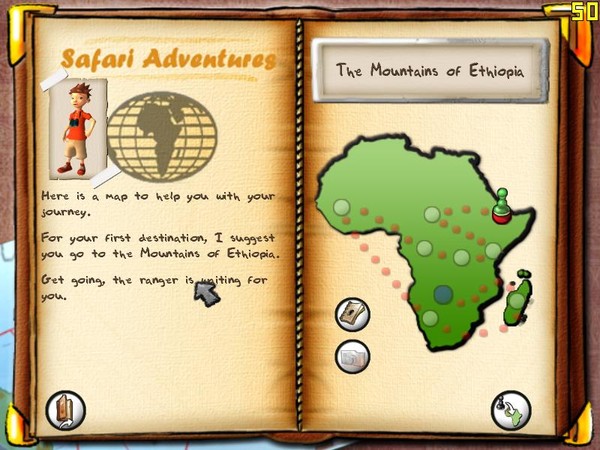The width and height of the screenshot is (600, 450).
Task: Select the pawn marker on Ethiopia
Action: (x=503, y=207)
